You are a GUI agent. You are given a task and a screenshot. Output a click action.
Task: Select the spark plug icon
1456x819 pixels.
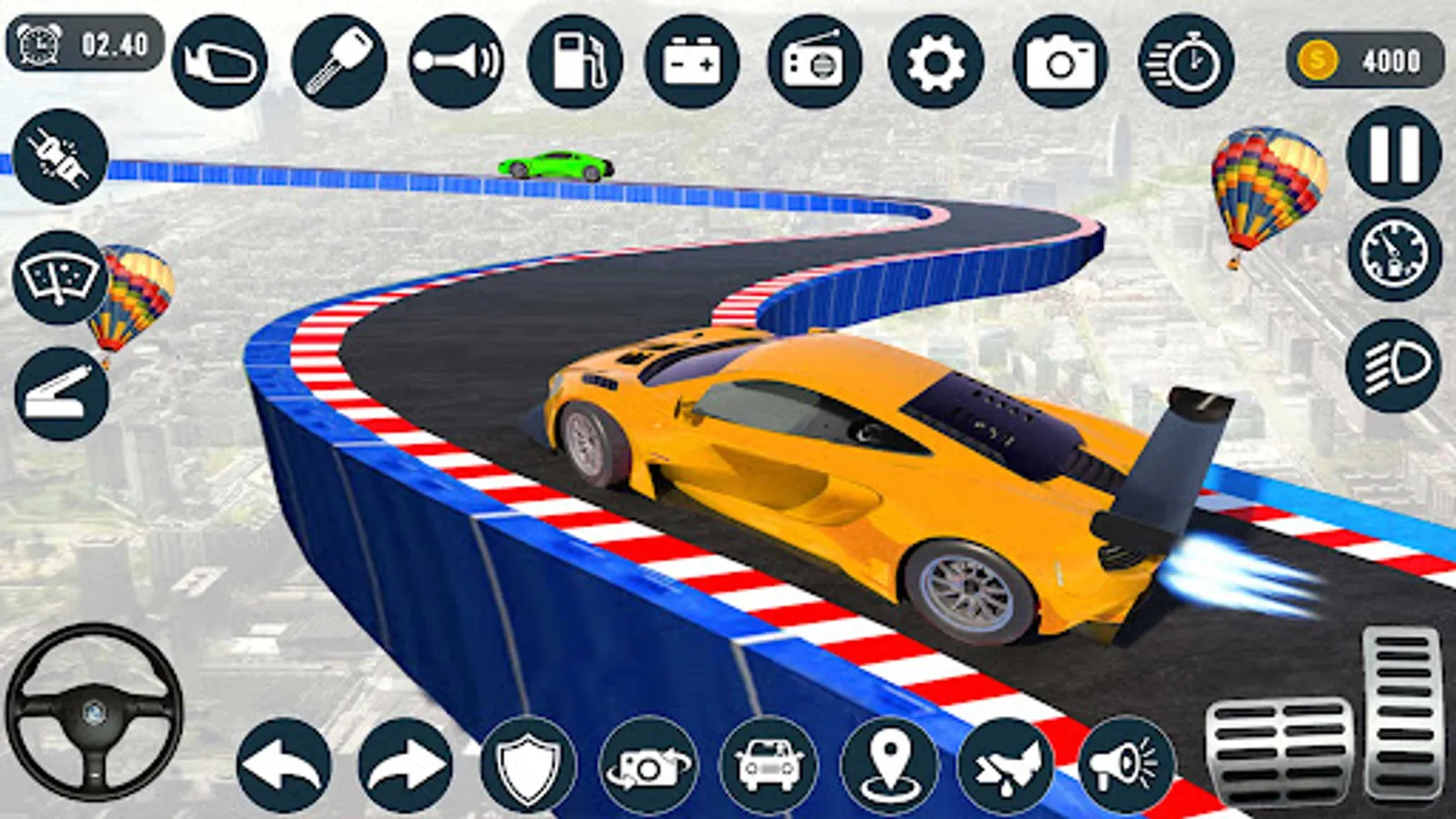point(61,157)
